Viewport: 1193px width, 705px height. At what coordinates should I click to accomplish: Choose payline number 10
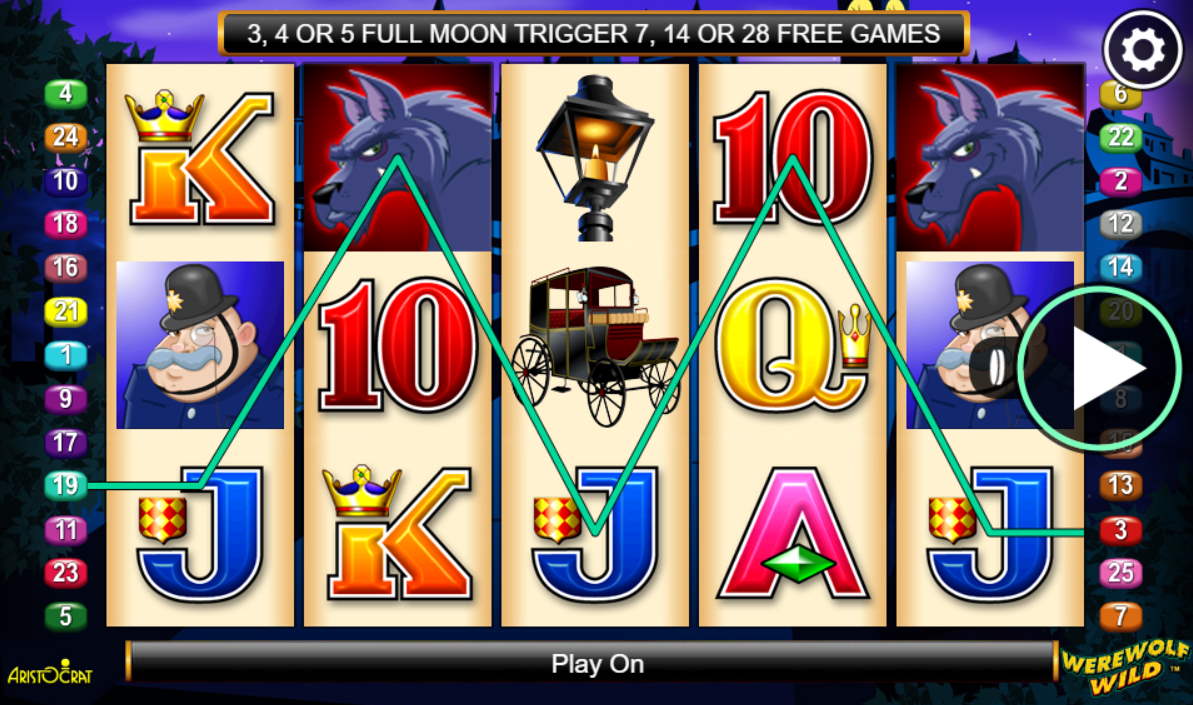(66, 181)
